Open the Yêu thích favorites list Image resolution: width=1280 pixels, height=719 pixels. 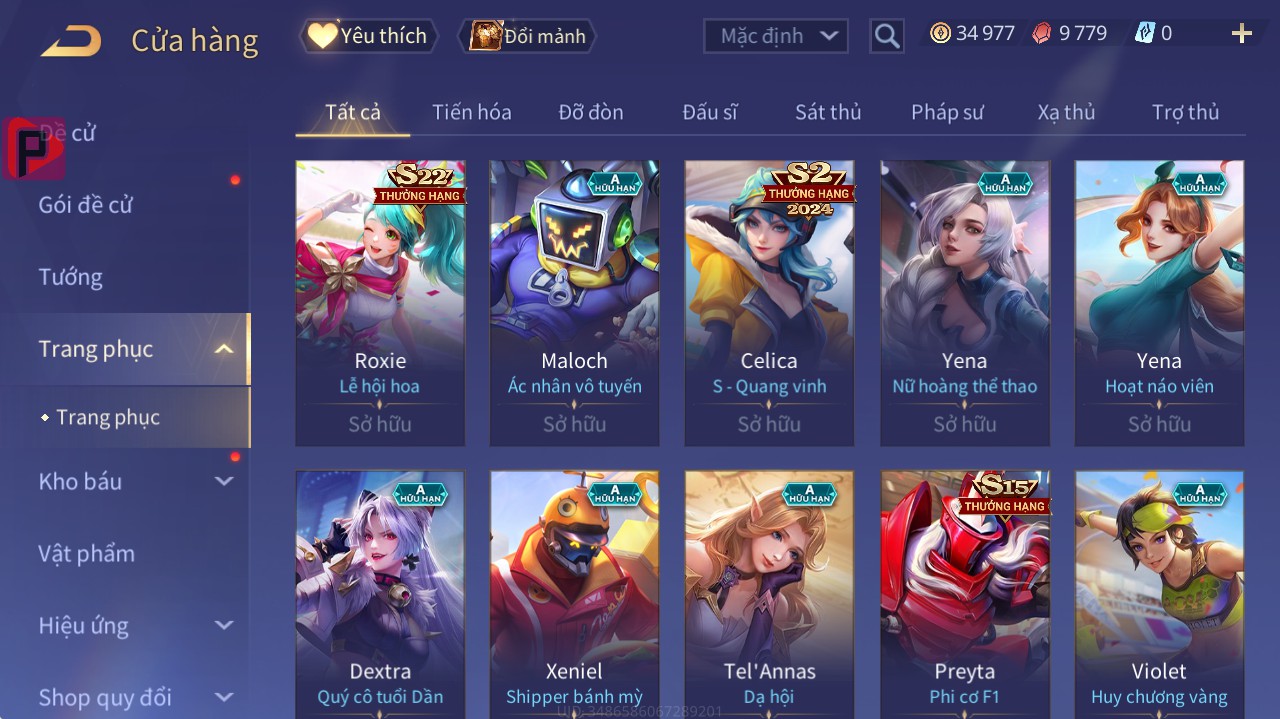[x=368, y=36]
